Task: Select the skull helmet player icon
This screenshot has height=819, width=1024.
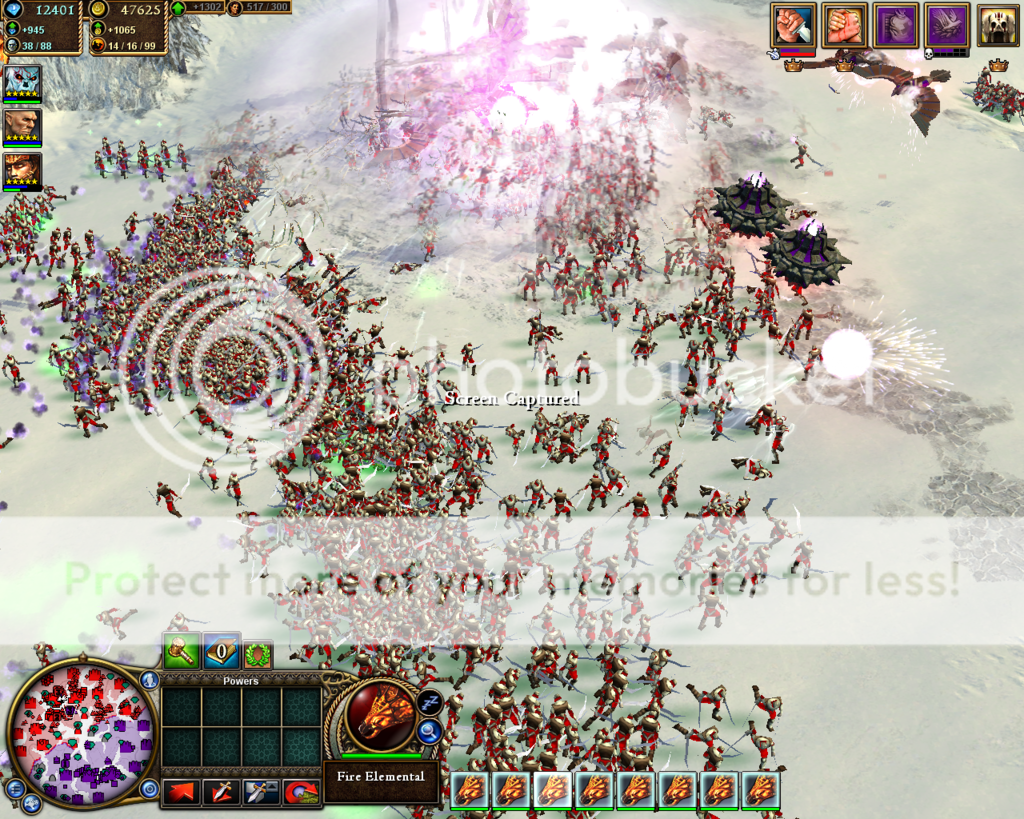Action: click(x=998, y=25)
